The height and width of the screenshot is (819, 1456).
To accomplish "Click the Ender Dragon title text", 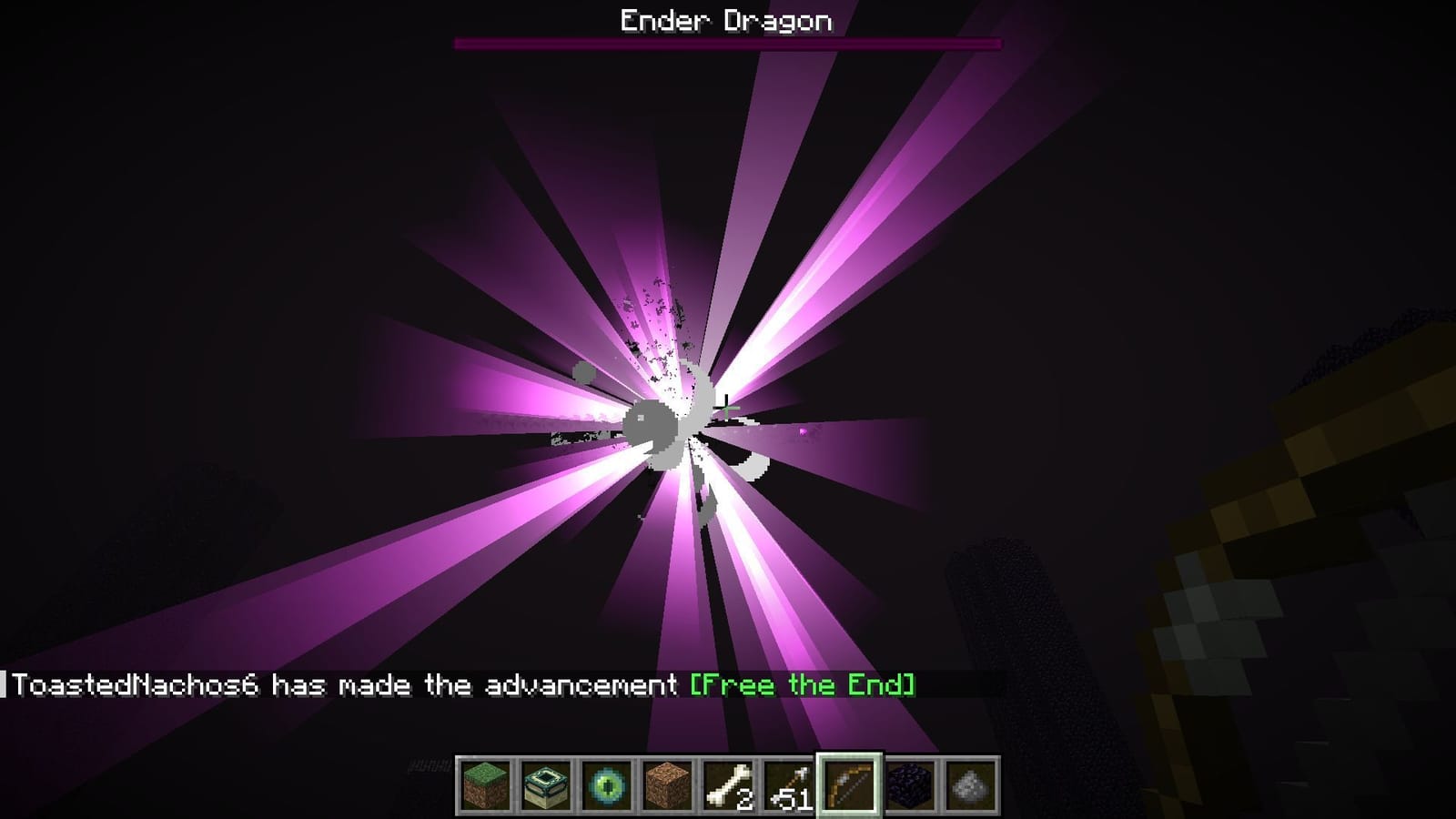I will pos(726,18).
